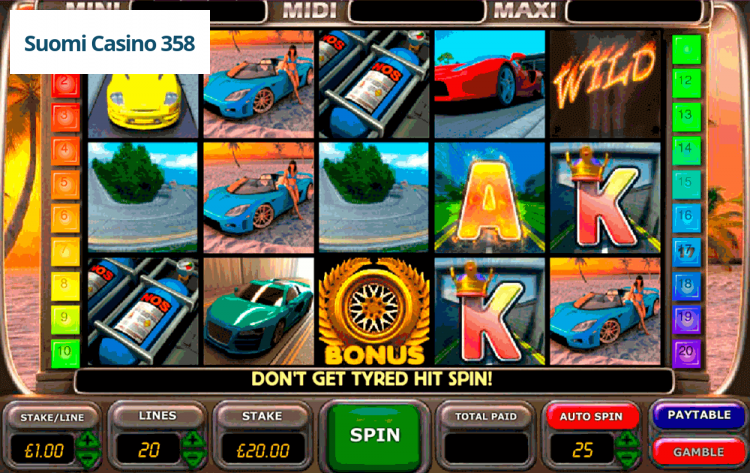Open the PAYTABLE
750x473 pixels.
(x=699, y=415)
